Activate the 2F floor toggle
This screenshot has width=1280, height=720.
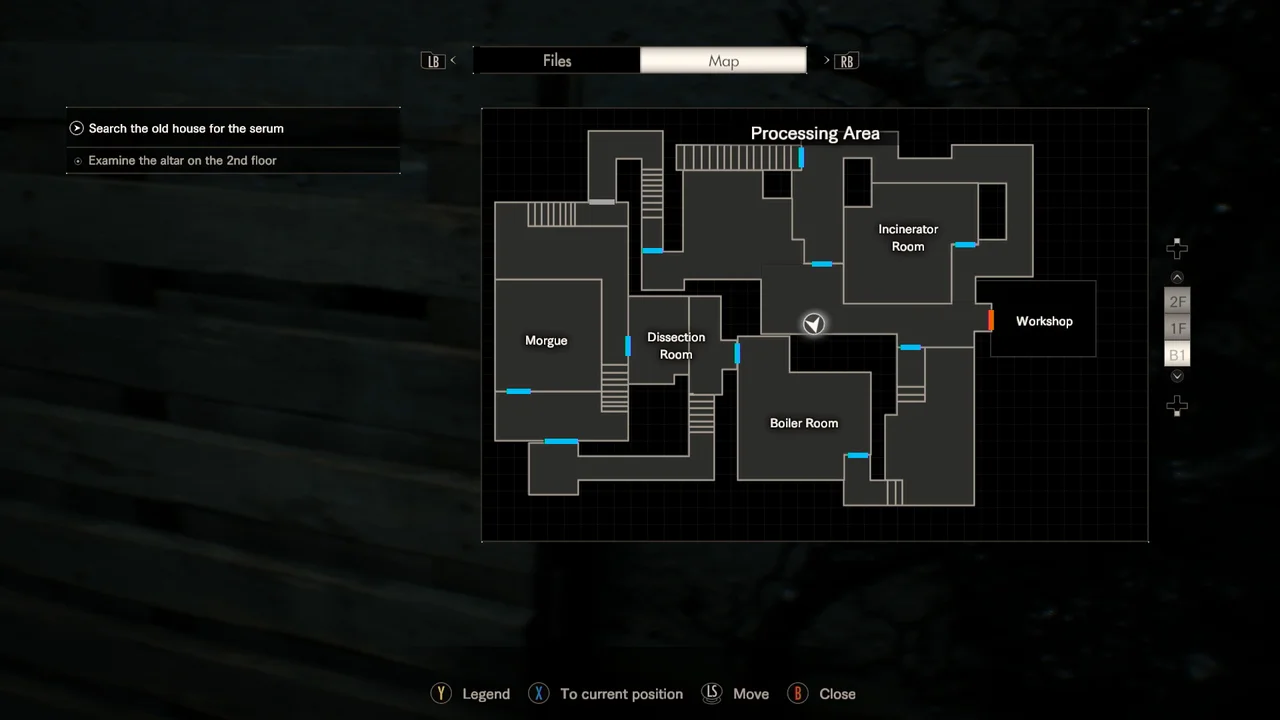[x=1177, y=301]
